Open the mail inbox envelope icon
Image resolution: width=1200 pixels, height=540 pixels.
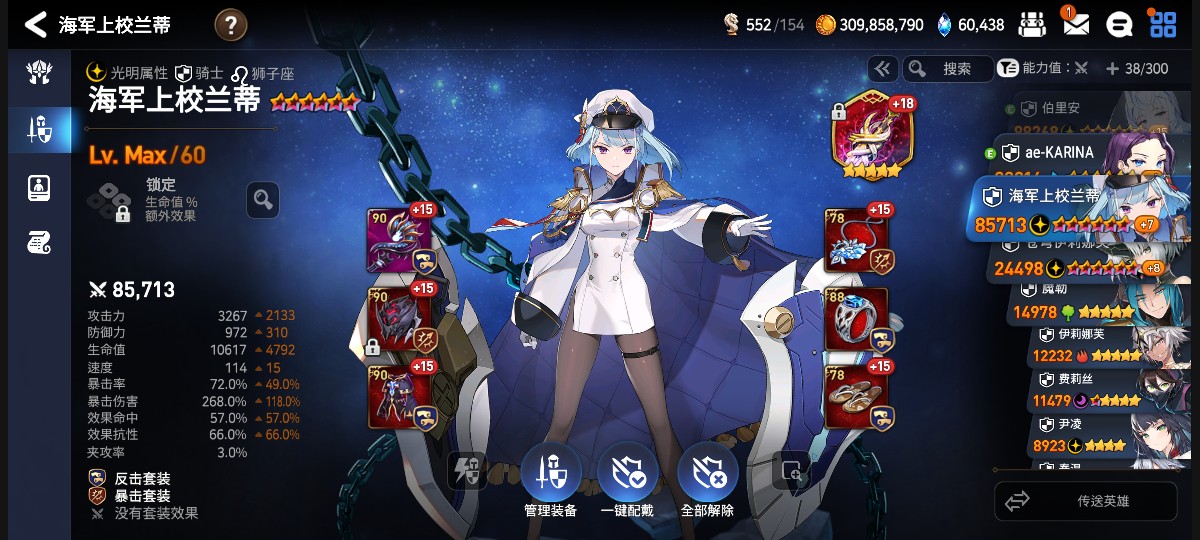click(x=1076, y=25)
